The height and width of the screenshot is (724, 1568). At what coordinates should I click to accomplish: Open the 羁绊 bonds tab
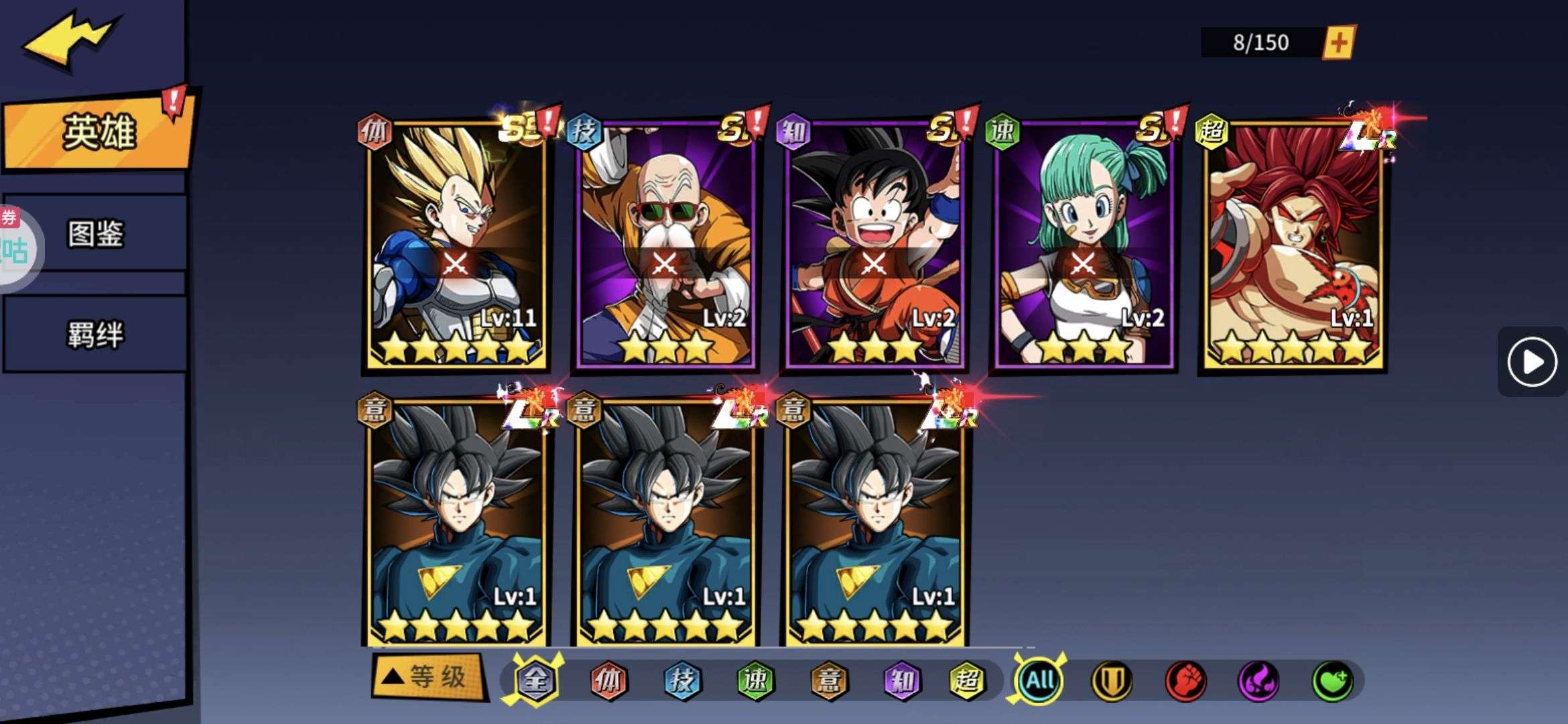[95, 334]
